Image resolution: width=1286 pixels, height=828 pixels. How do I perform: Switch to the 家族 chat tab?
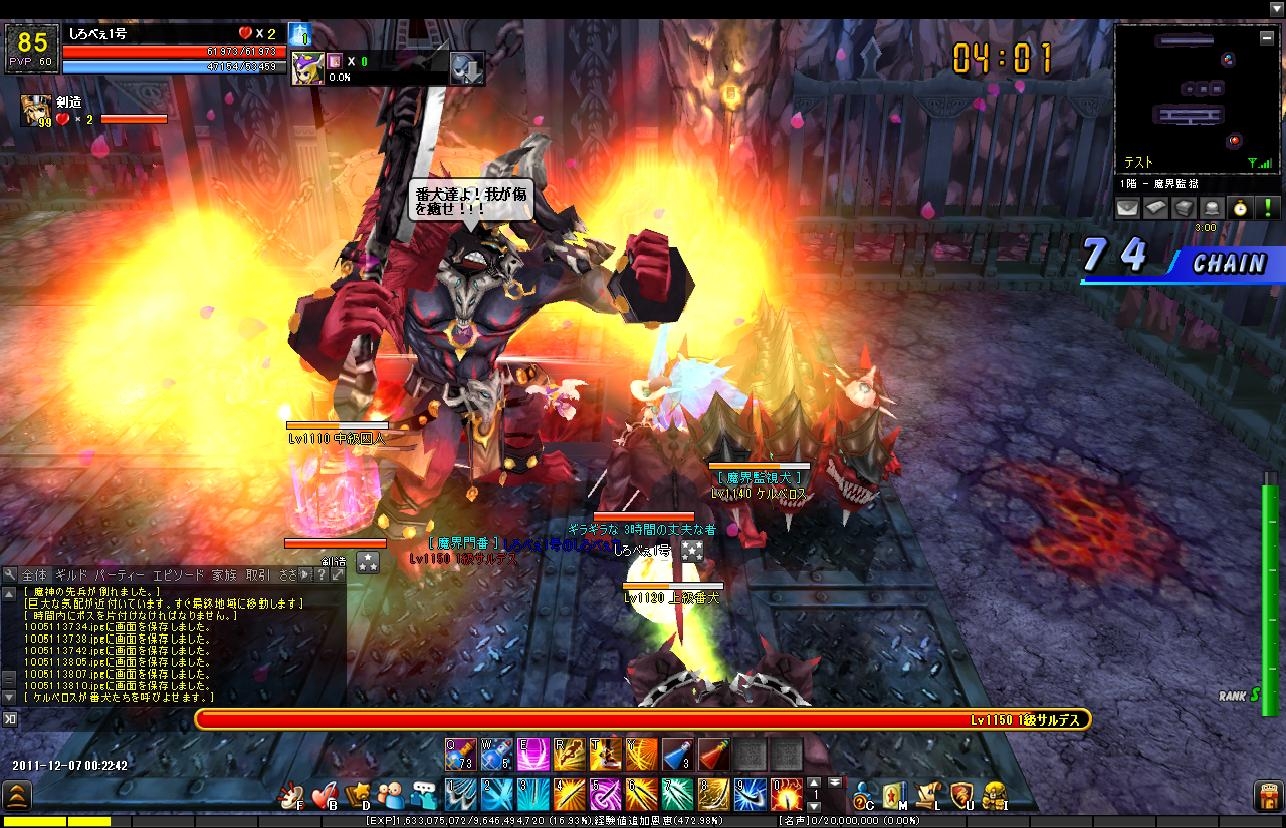(x=224, y=575)
